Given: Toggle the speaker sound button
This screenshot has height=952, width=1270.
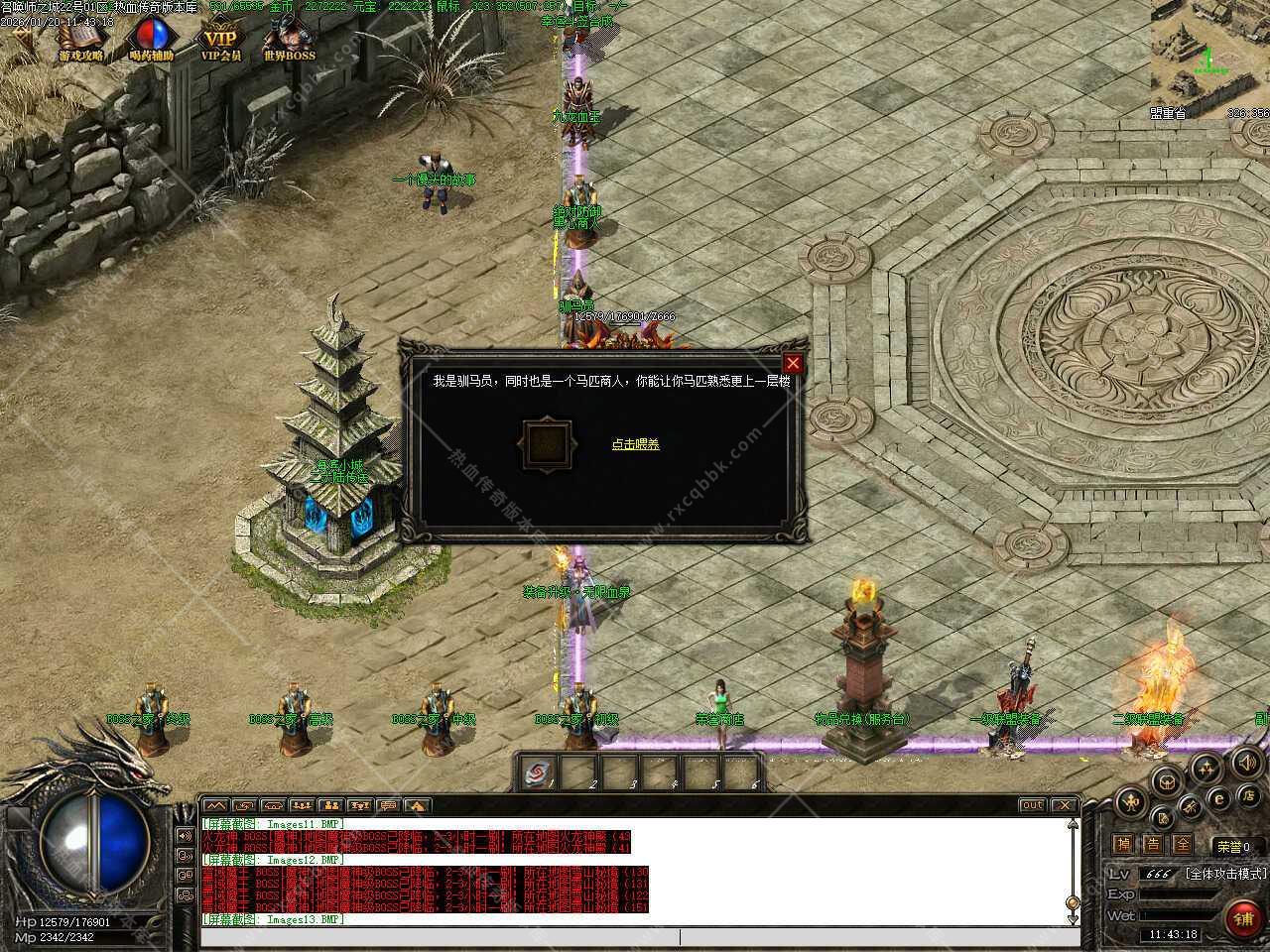Looking at the screenshot, I should click(1247, 763).
